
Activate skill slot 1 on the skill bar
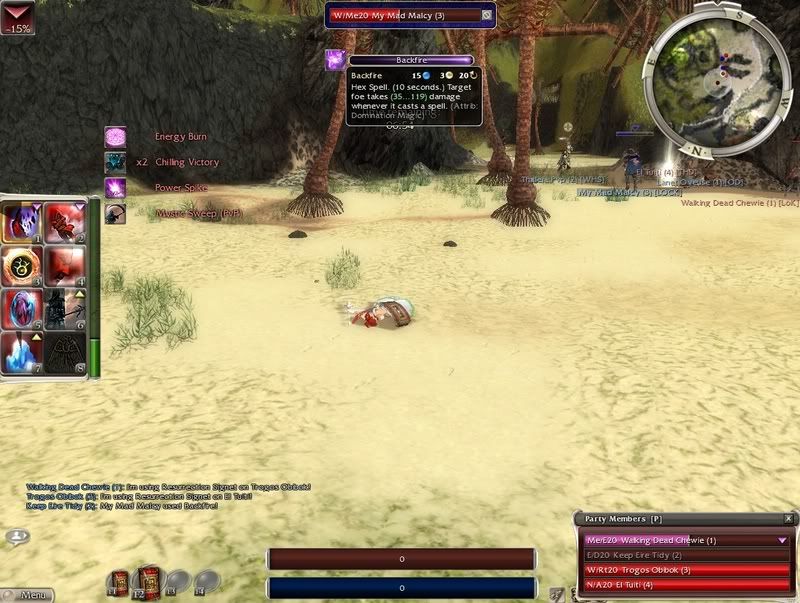(x=22, y=223)
